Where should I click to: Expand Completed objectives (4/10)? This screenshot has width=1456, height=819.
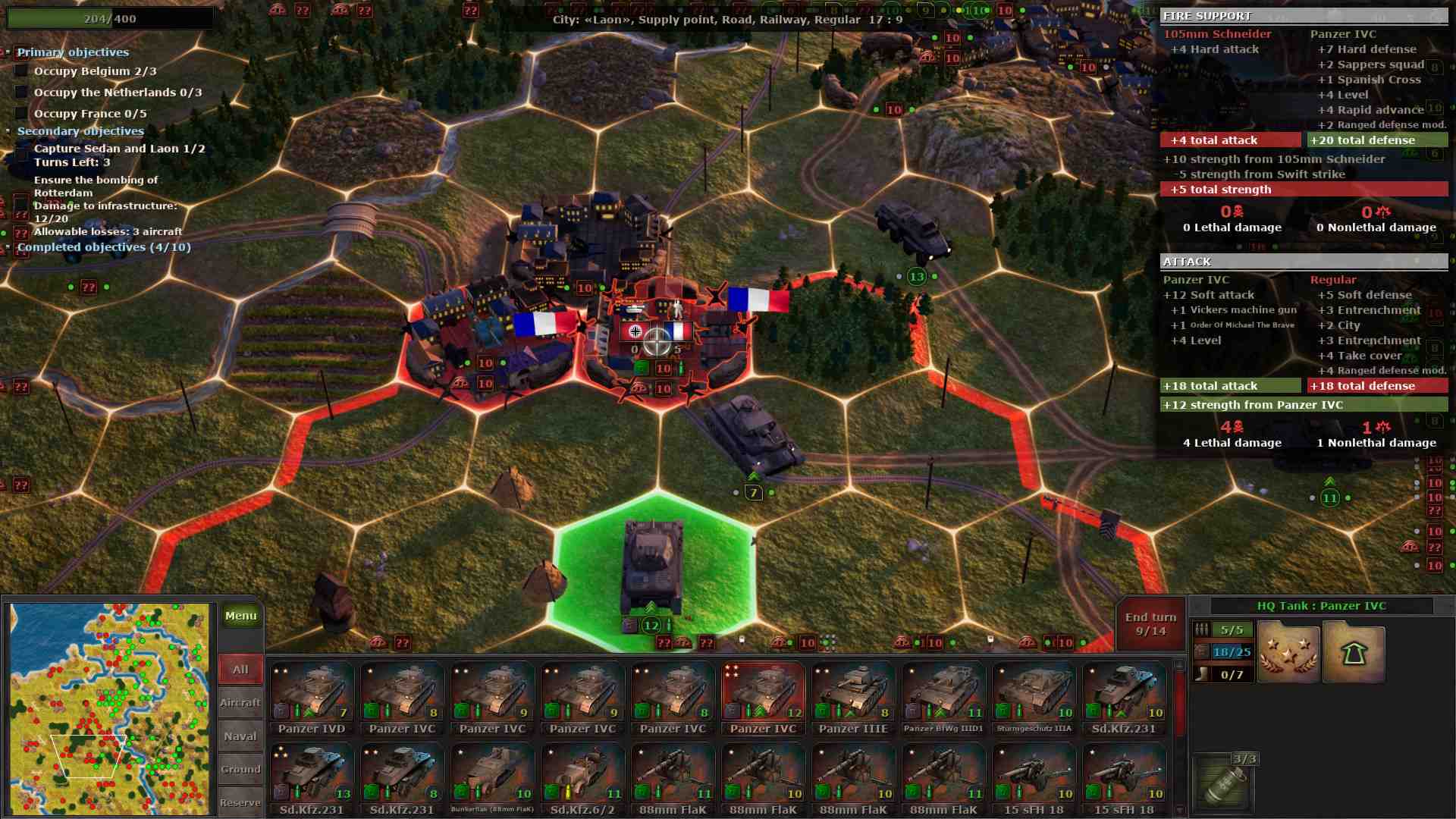[x=9, y=246]
